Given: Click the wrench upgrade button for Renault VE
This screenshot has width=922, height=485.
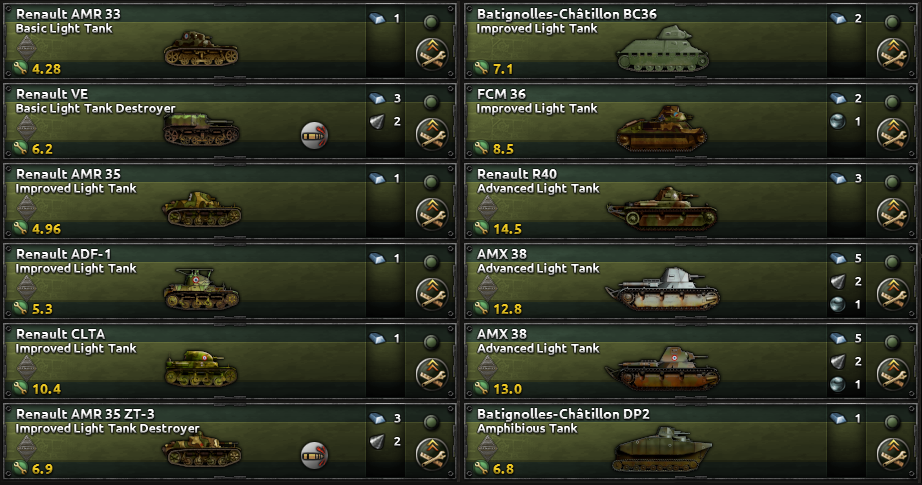Looking at the screenshot, I should [431, 134].
